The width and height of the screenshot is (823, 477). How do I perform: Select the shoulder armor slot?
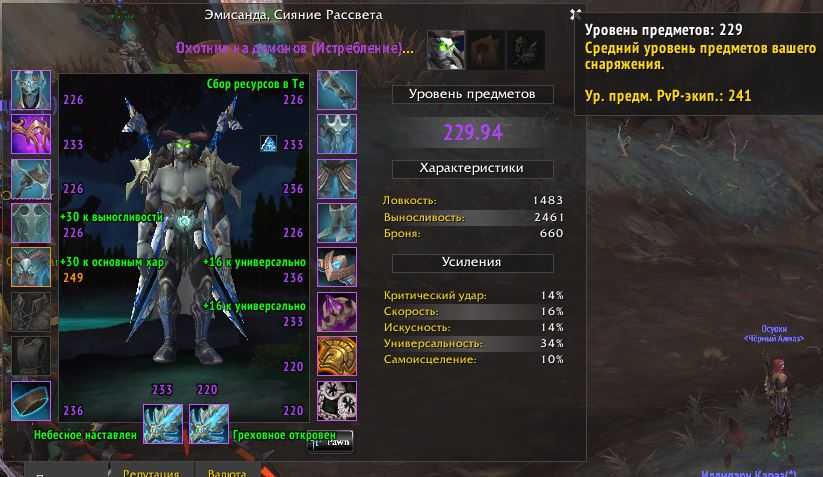pyautogui.click(x=30, y=179)
